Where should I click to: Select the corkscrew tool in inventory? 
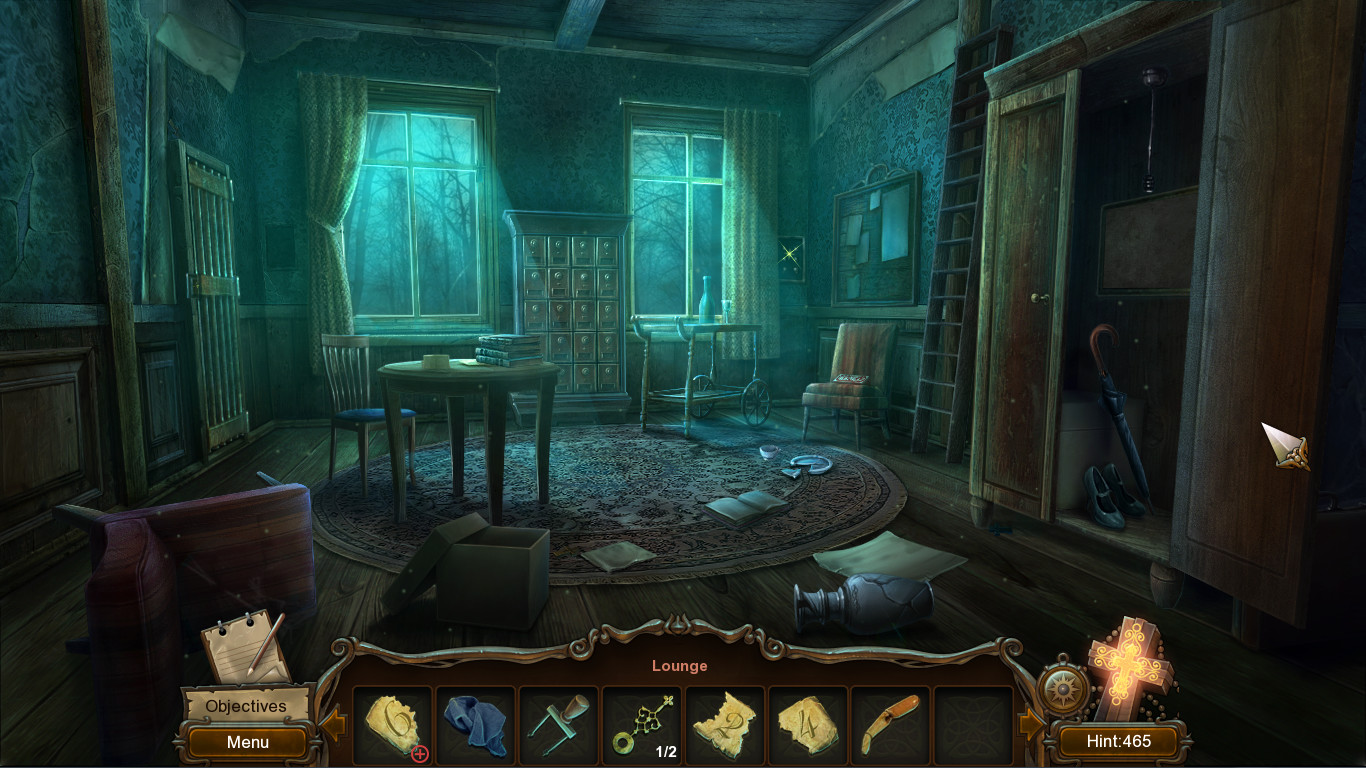[x=559, y=722]
